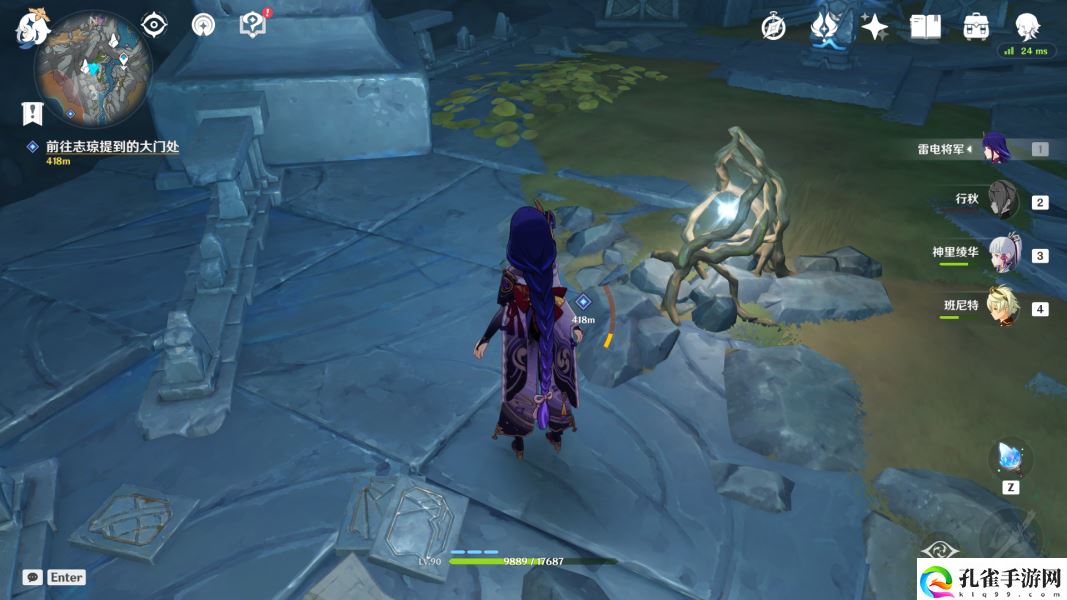The width and height of the screenshot is (1067, 600).
Task: Use the blue crystal gadget
Action: pos(1010,457)
